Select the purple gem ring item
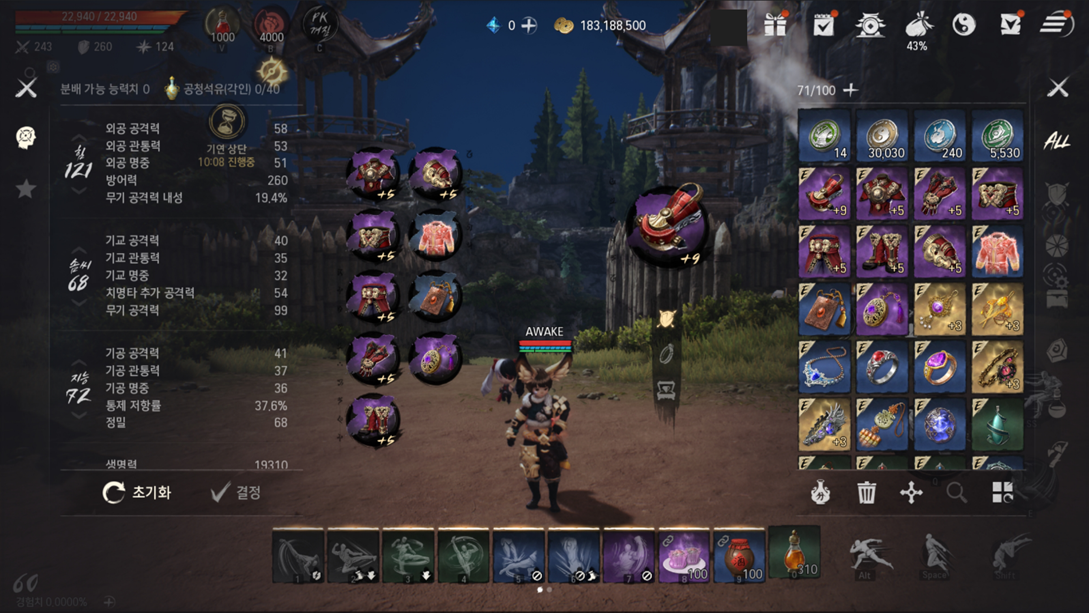The image size is (1089, 613). [x=940, y=365]
